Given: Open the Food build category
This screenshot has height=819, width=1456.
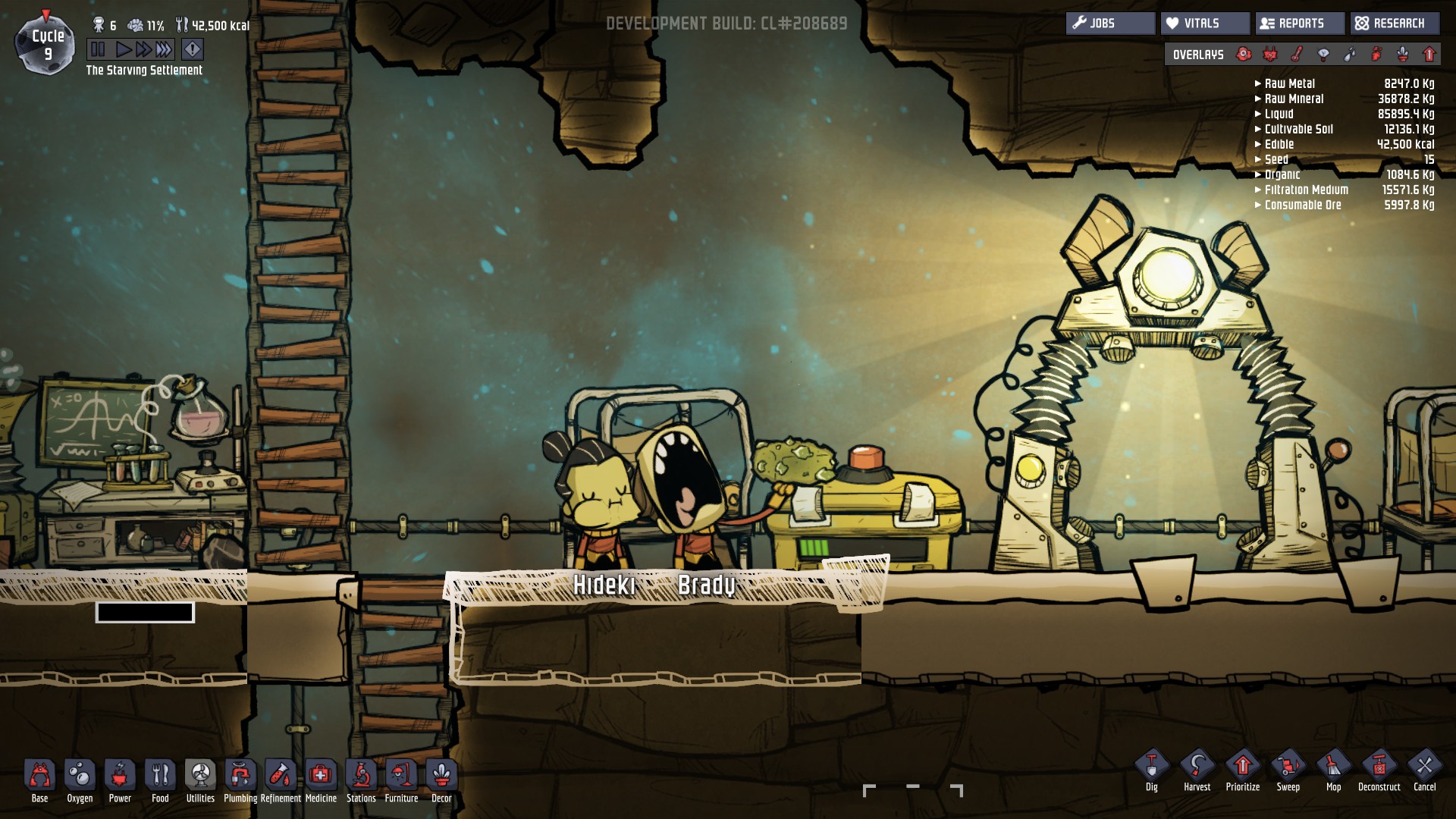Looking at the screenshot, I should point(160,773).
